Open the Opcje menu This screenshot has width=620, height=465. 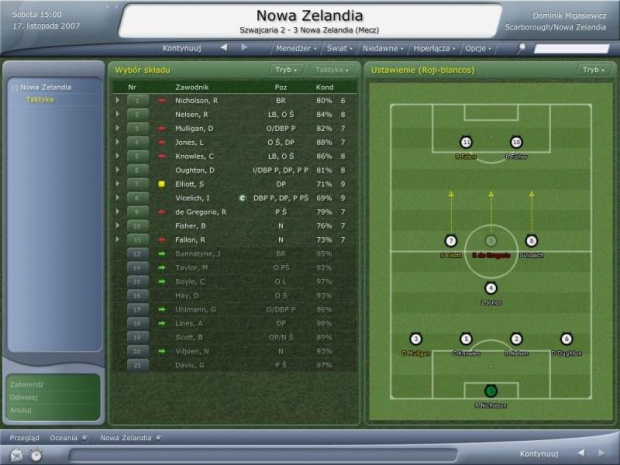click(x=479, y=48)
